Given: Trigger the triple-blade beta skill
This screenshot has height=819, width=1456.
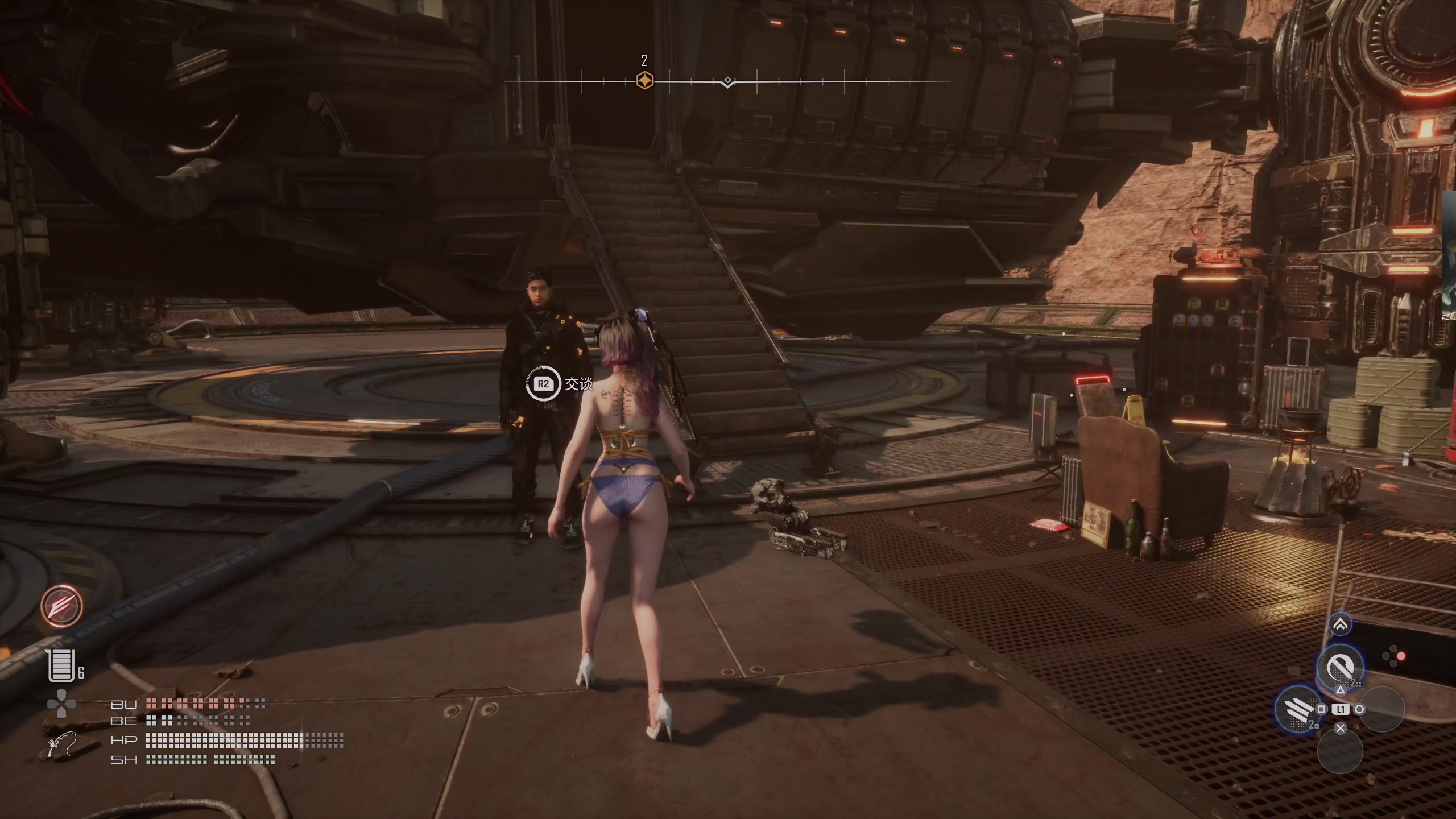Looking at the screenshot, I should tap(1298, 709).
